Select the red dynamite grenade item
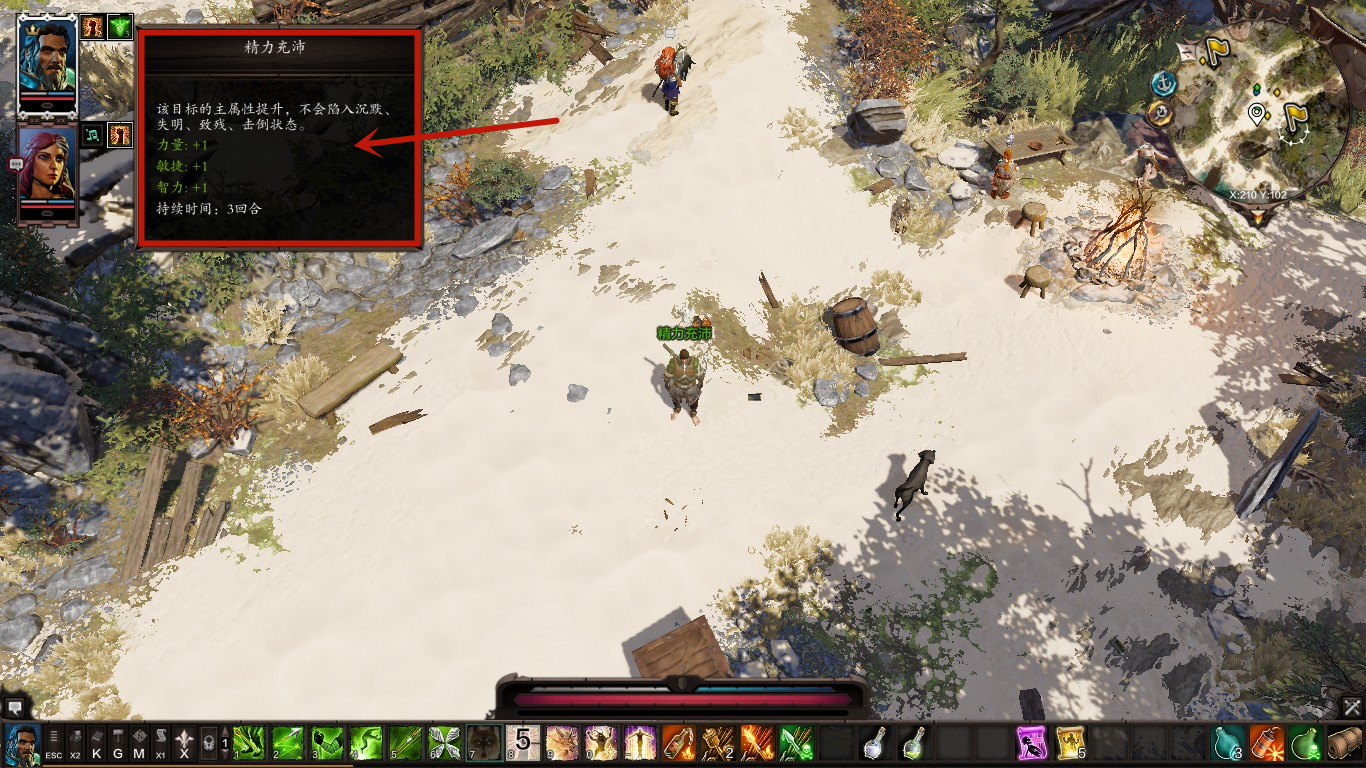Screen dimensions: 1366x768 click(x=1267, y=743)
